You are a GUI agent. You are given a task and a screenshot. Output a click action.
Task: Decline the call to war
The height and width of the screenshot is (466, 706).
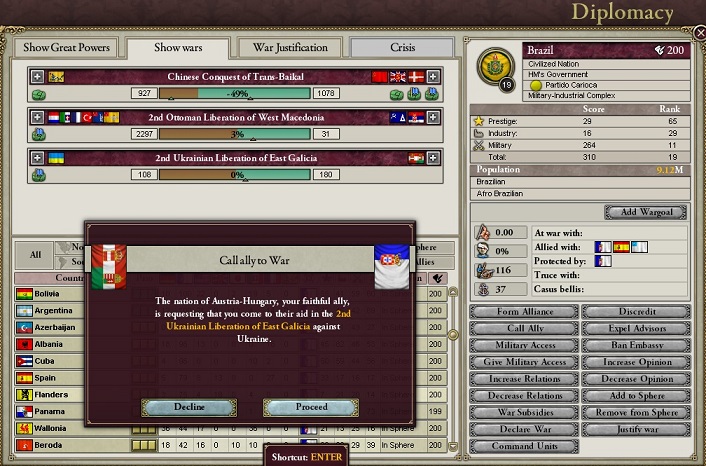[x=188, y=407]
